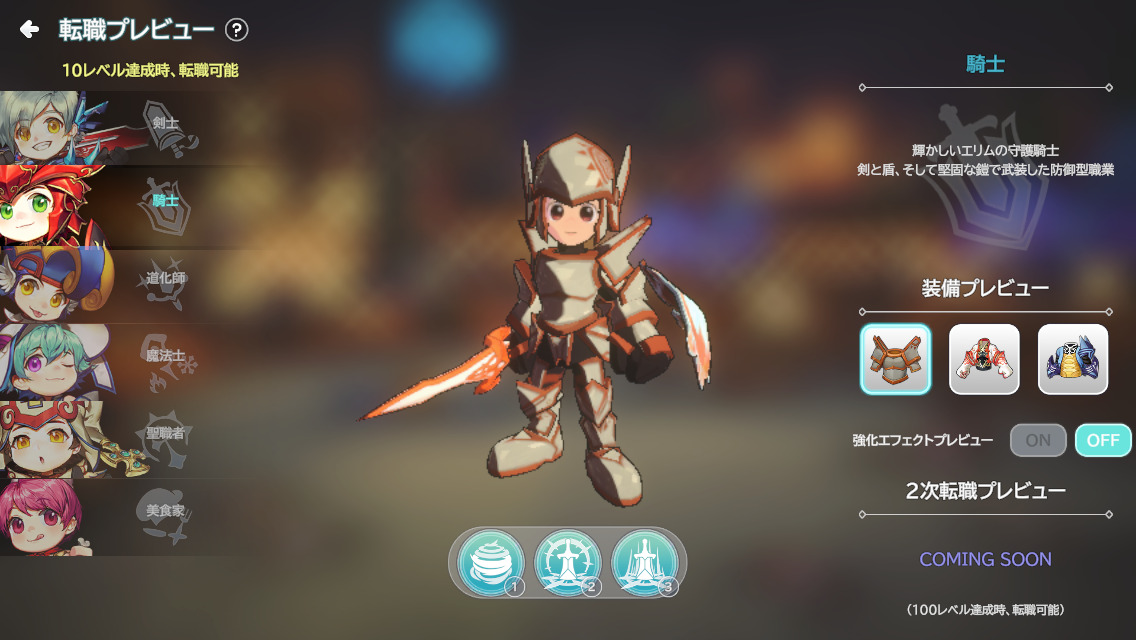This screenshot has width=1136, height=640.
Task: Open the help question mark icon
Action: pyautogui.click(x=237, y=30)
